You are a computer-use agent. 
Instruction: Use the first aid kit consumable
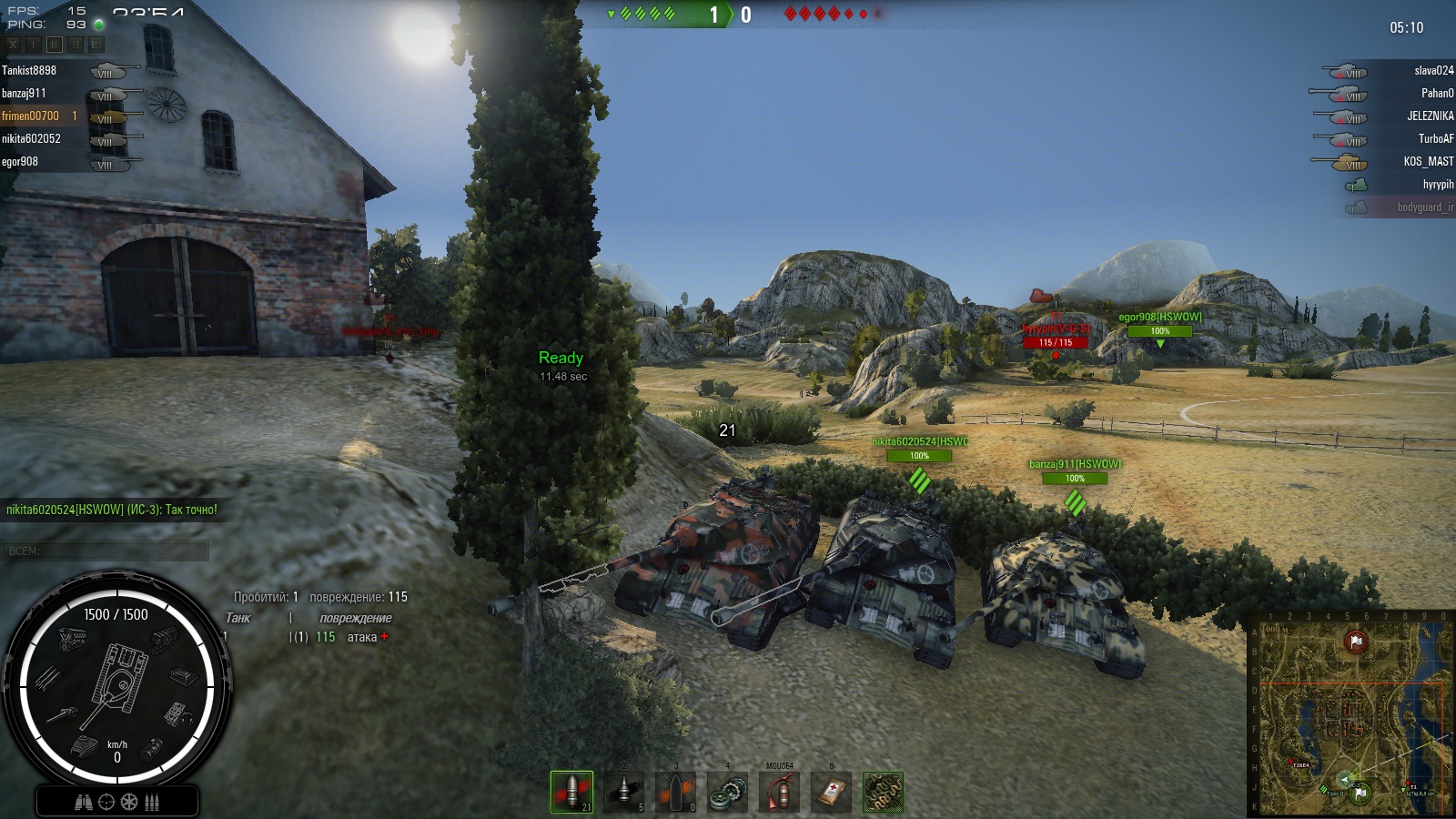[x=832, y=792]
